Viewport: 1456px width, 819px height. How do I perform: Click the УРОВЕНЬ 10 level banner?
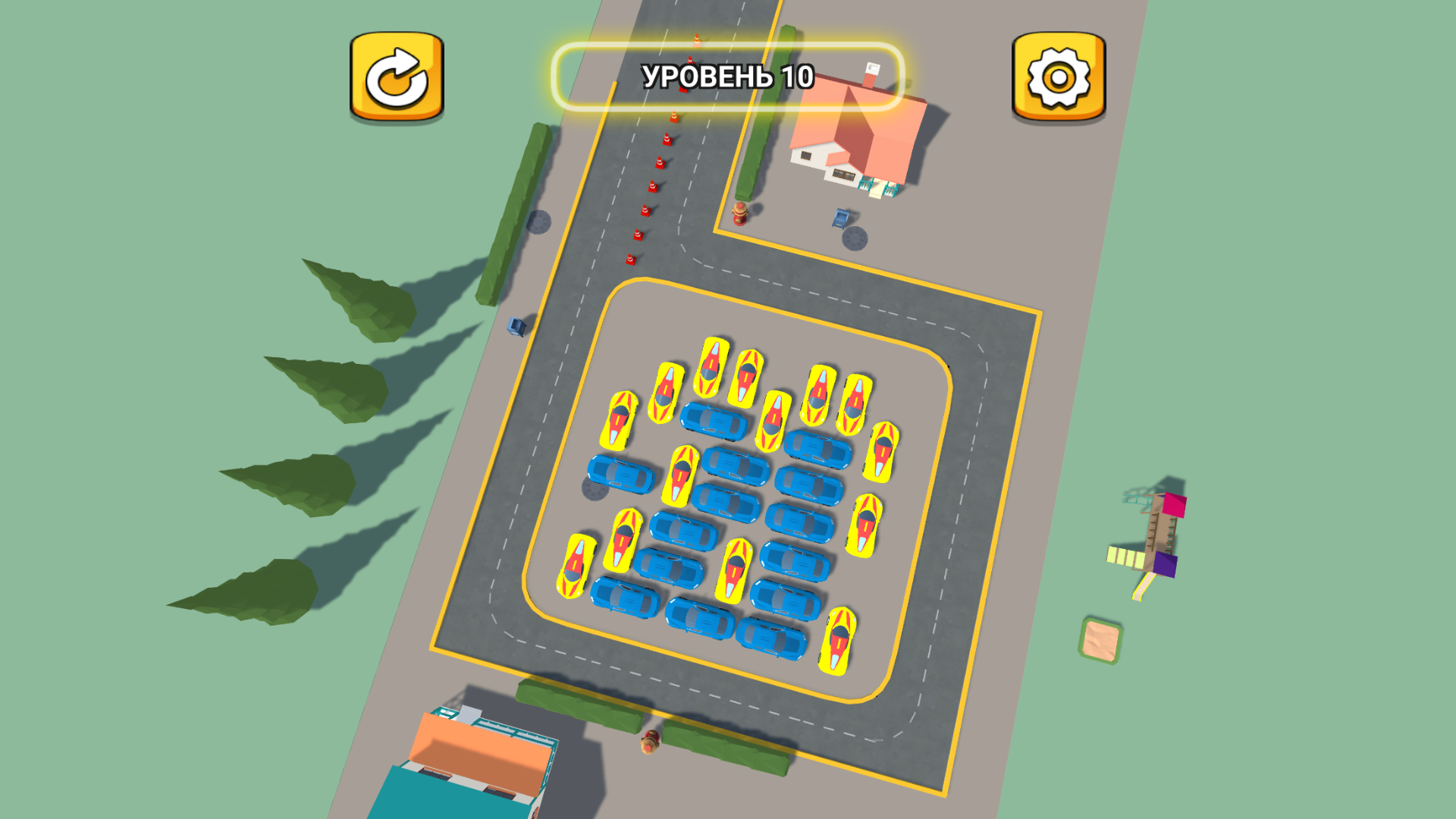[728, 76]
